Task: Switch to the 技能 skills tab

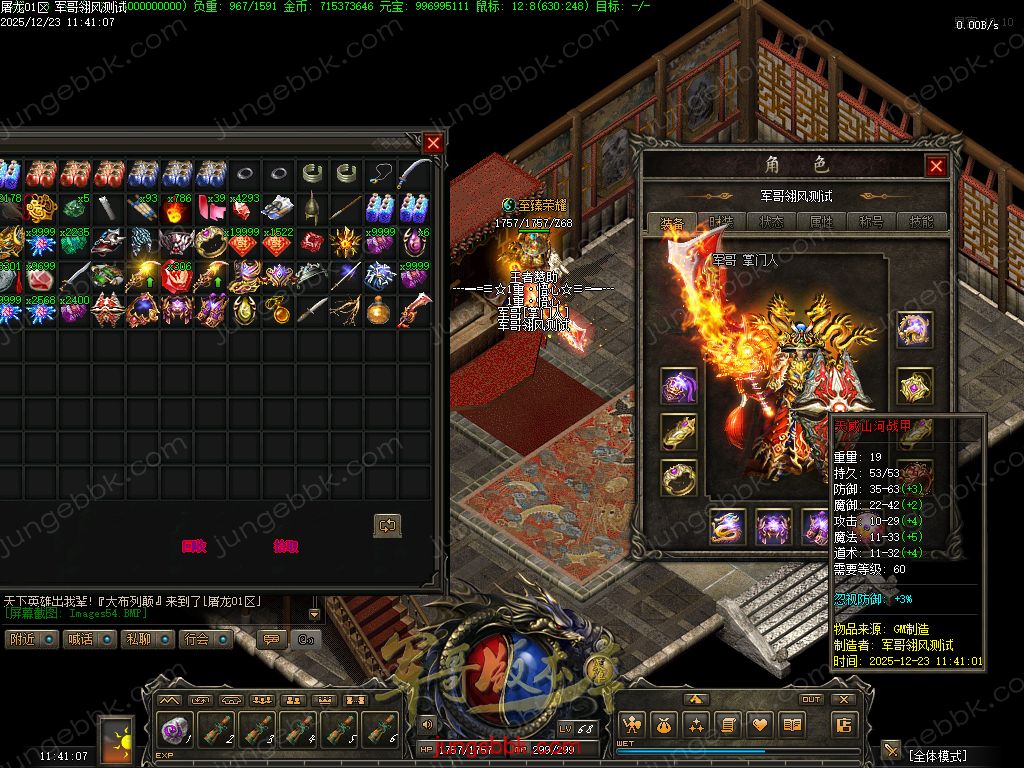Action: click(x=921, y=222)
